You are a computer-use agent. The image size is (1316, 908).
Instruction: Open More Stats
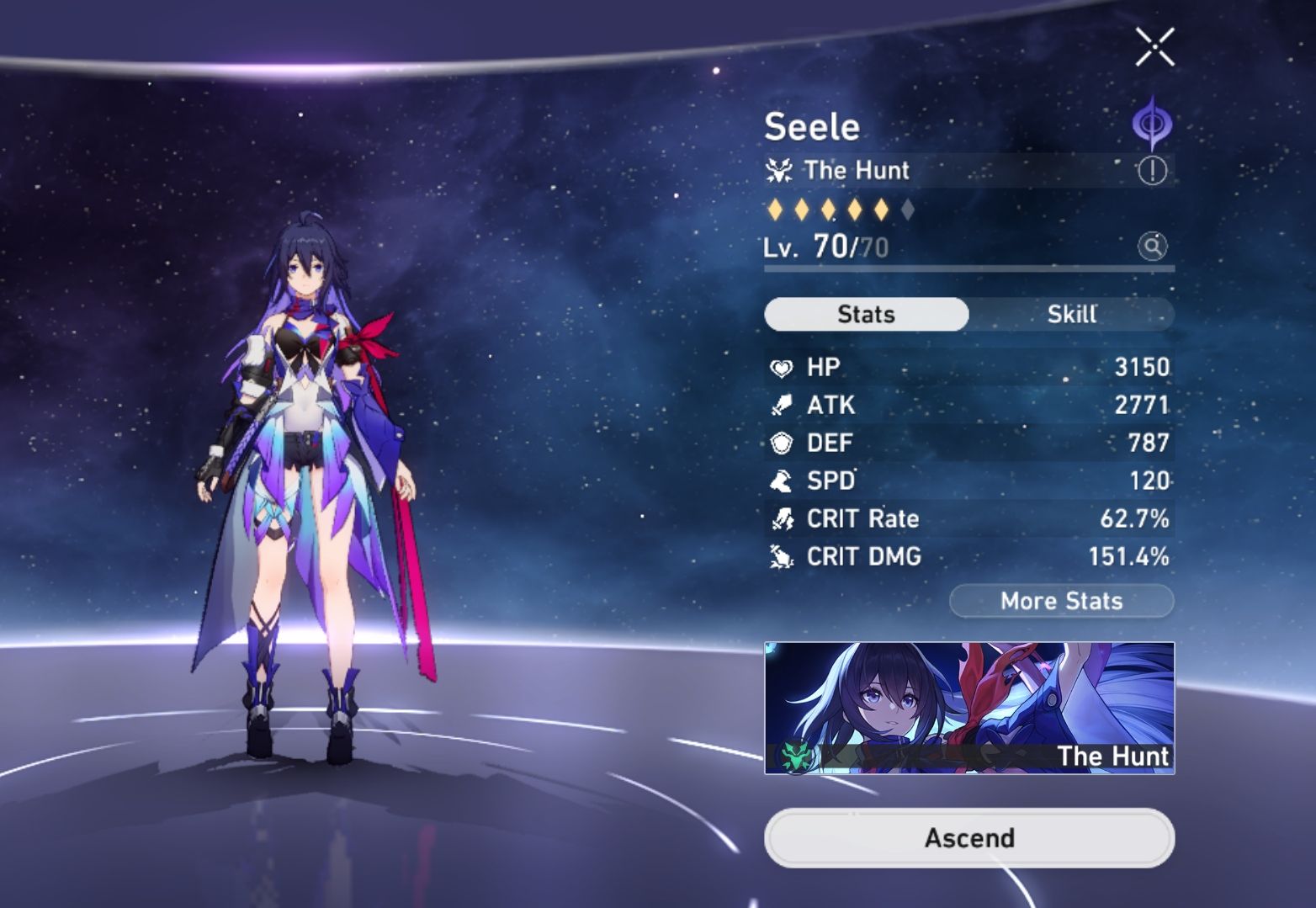click(x=1062, y=601)
